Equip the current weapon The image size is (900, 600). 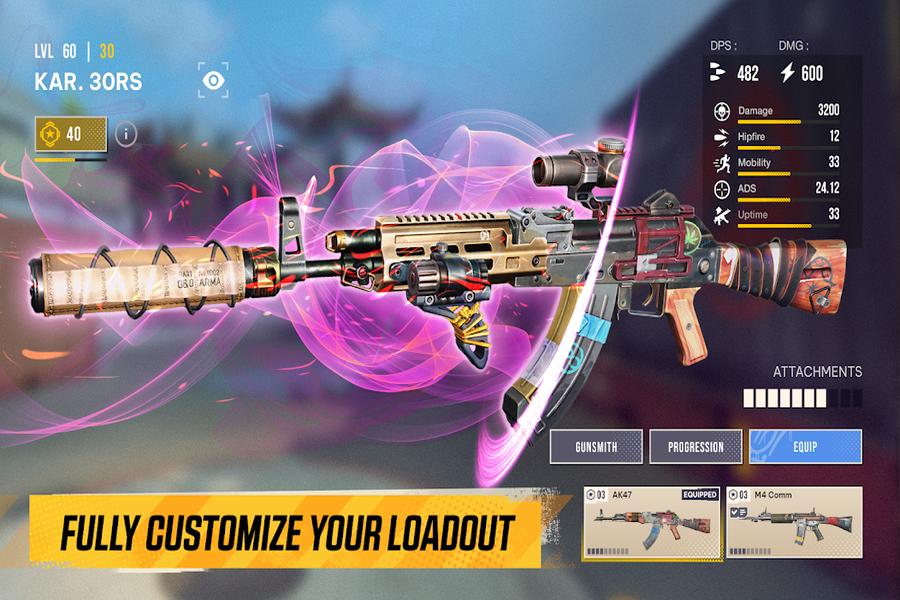[805, 447]
